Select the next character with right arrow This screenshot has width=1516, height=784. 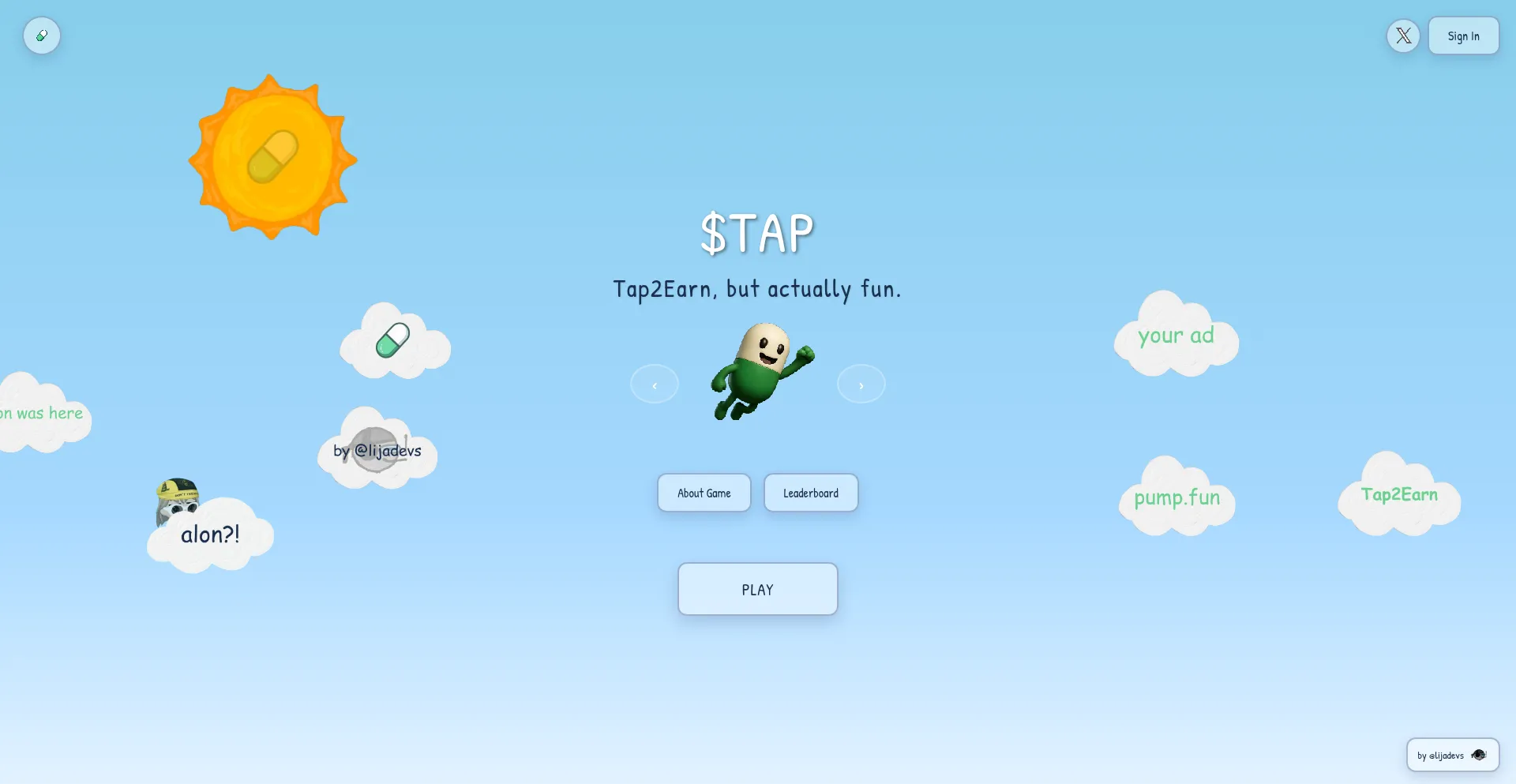[x=861, y=384]
